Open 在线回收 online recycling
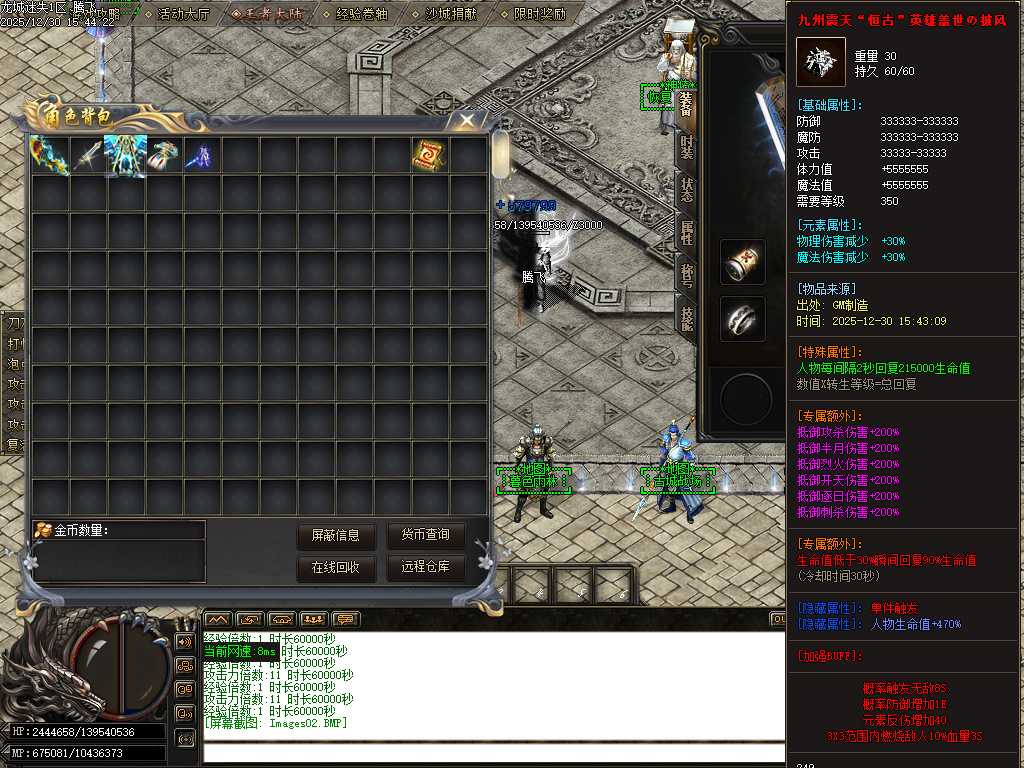 [336, 568]
